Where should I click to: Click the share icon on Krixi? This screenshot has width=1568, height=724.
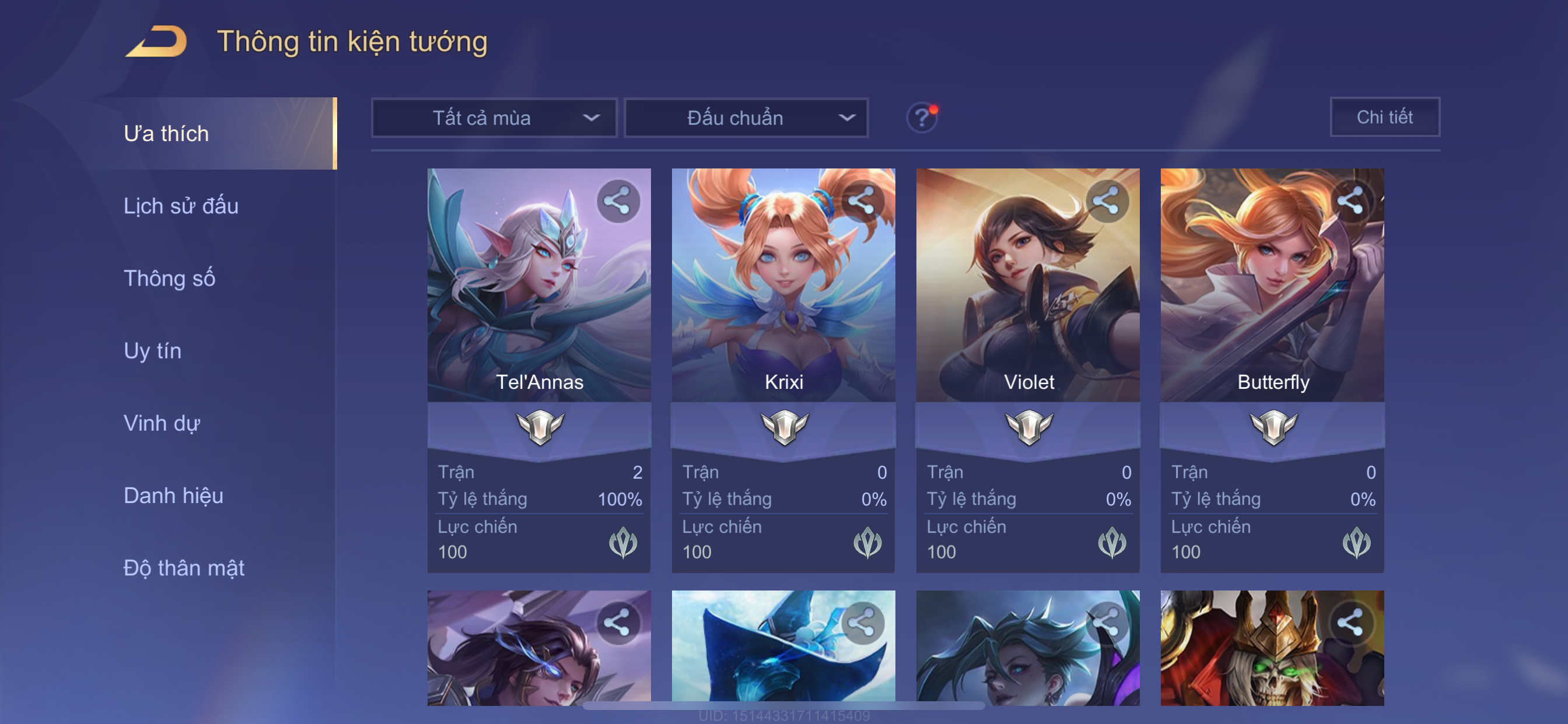click(862, 201)
